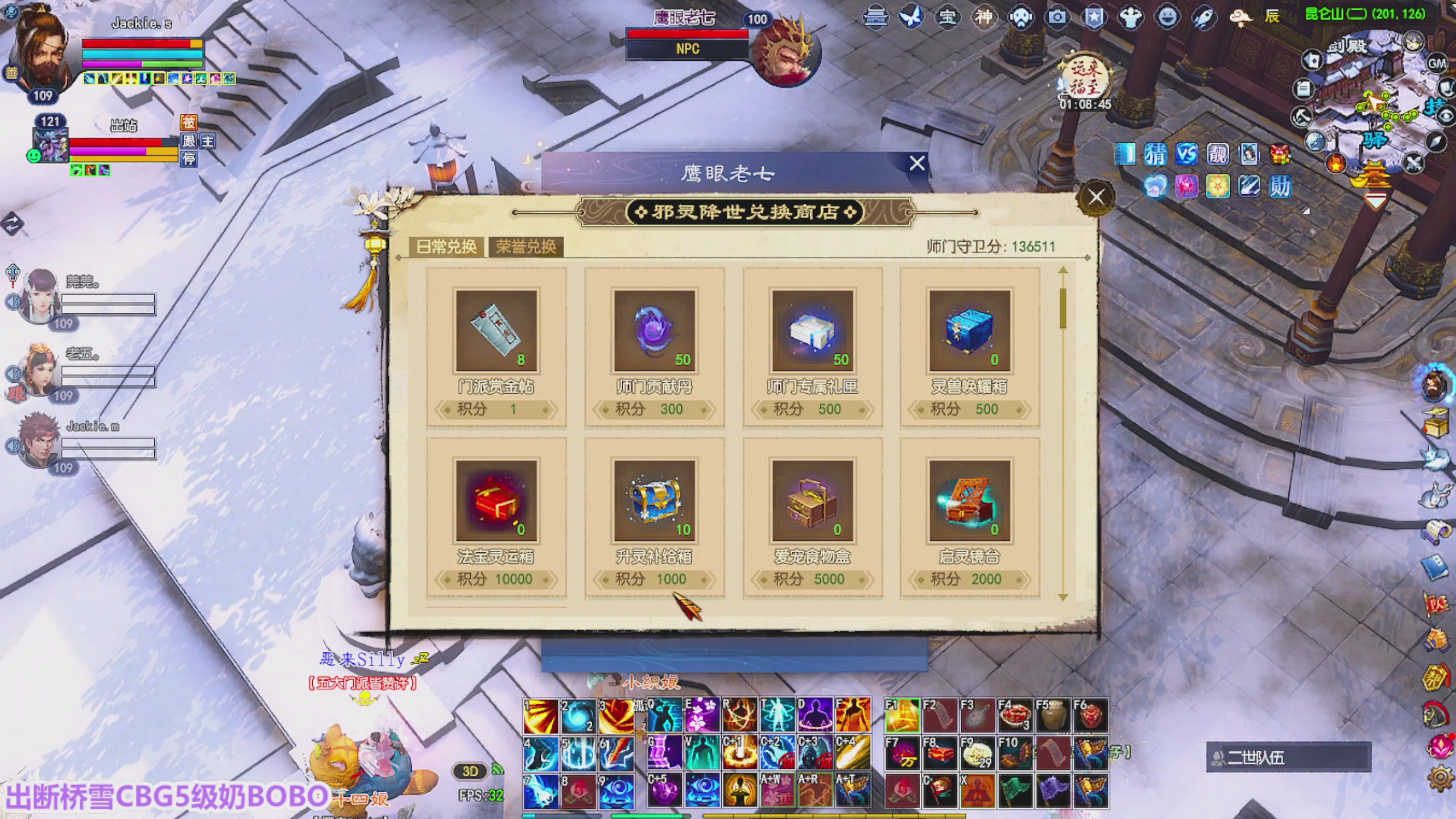The height and width of the screenshot is (819, 1456).
Task: Open the rocket boost icon in top bar
Action: click(x=1205, y=17)
